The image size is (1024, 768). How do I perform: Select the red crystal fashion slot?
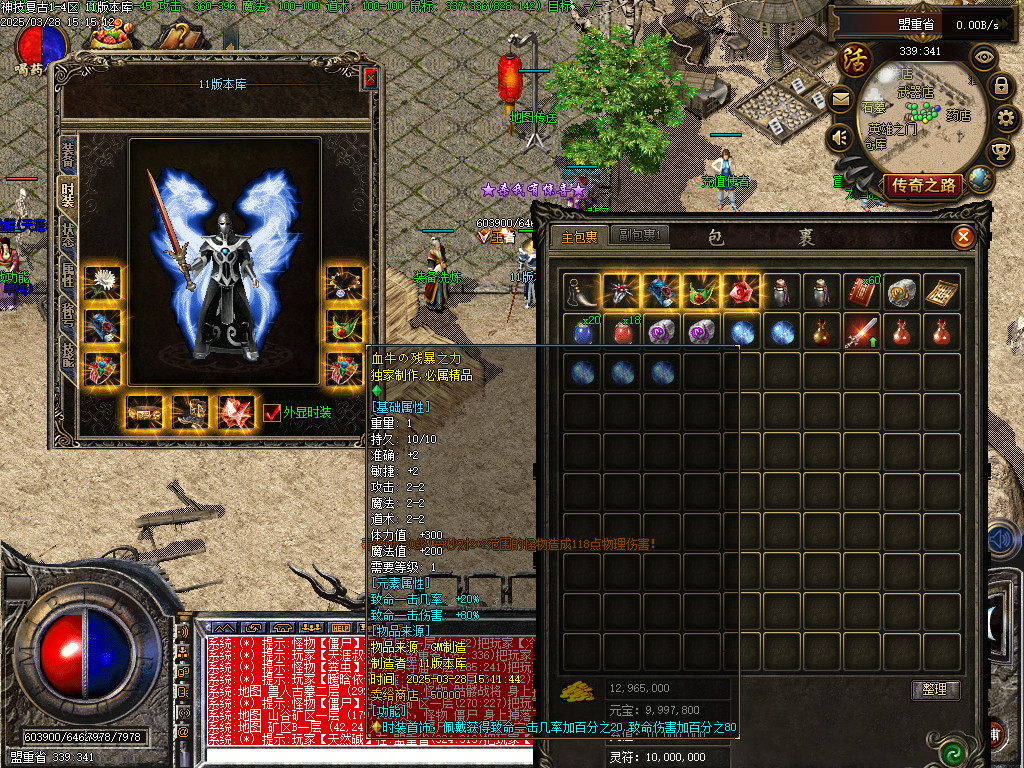click(x=237, y=412)
